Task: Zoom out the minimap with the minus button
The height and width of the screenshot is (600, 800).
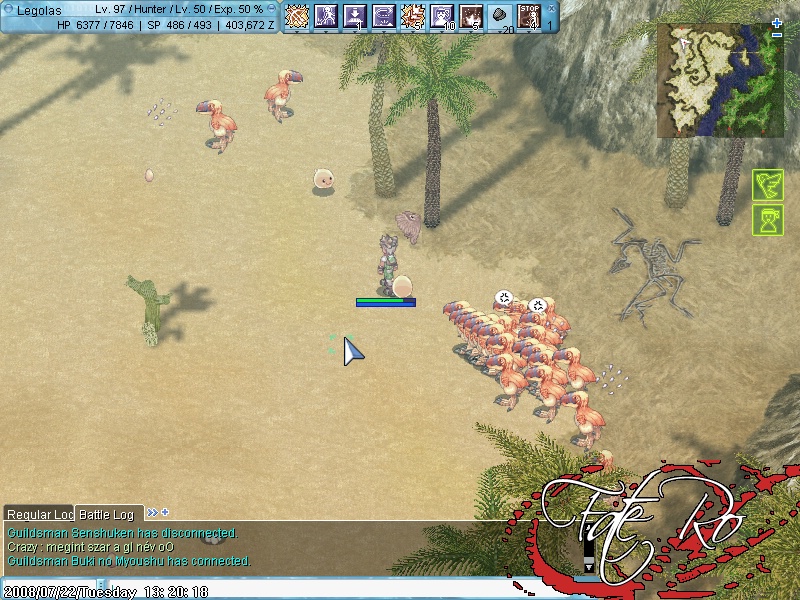Action: coord(777,35)
